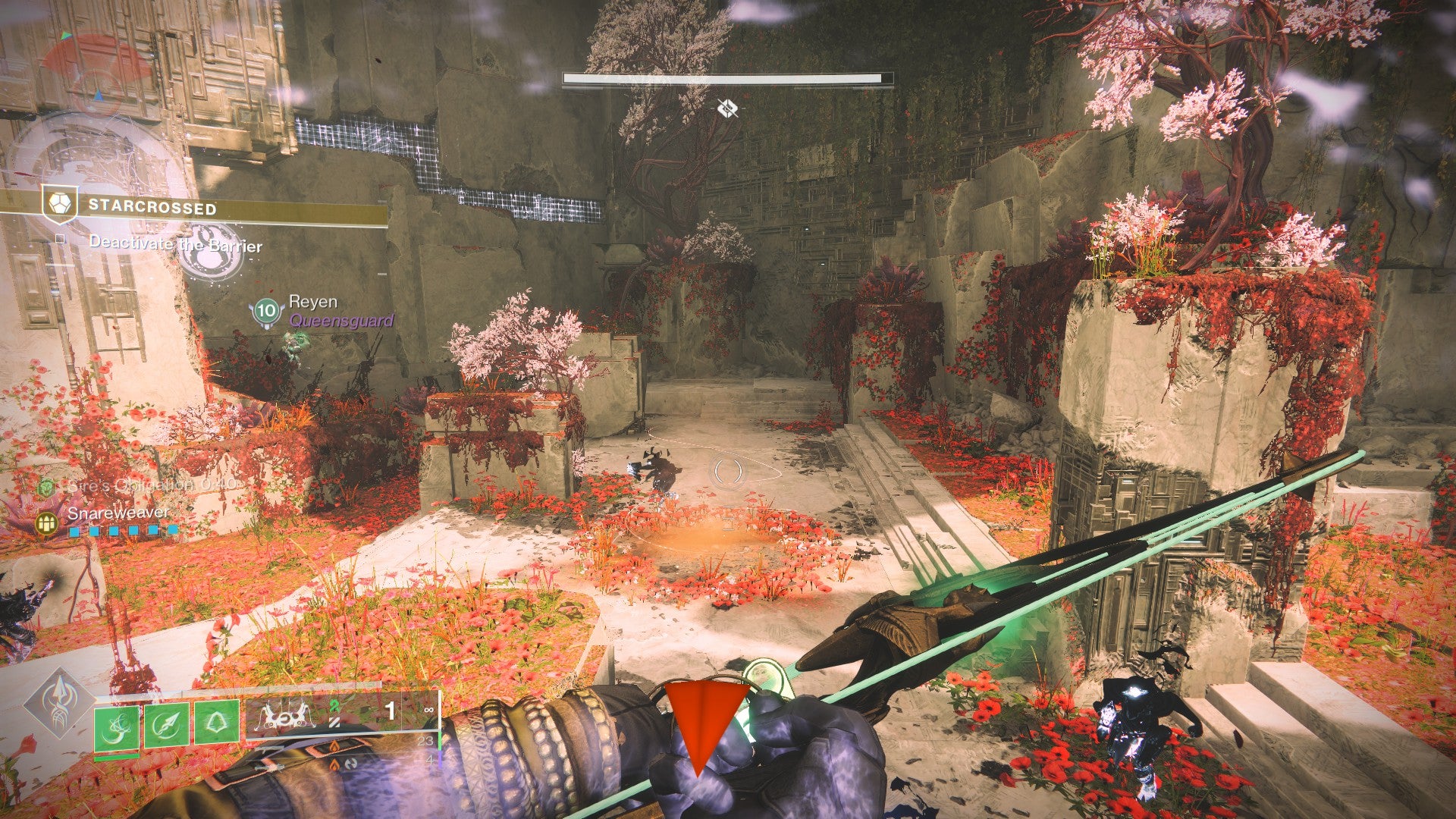Click the objective waypoint marker under the boss bar
The width and height of the screenshot is (1456, 819).
coord(727,109)
